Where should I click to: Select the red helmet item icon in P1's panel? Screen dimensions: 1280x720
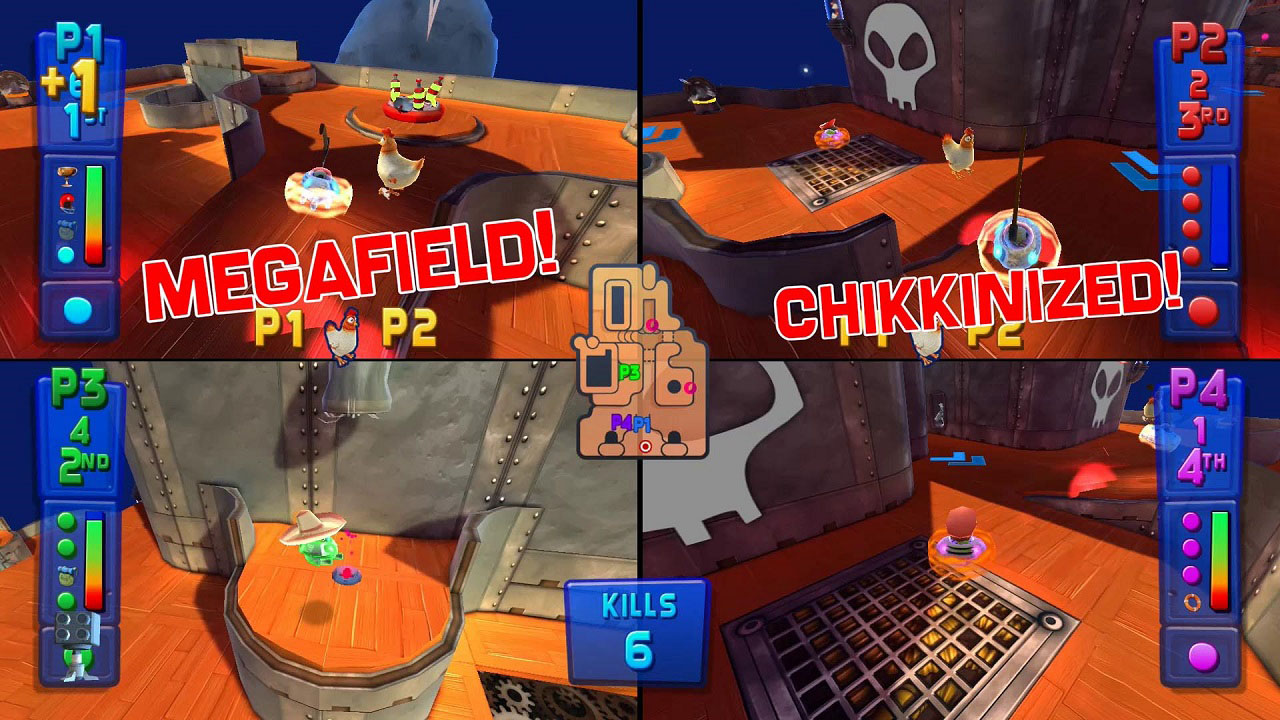[67, 203]
